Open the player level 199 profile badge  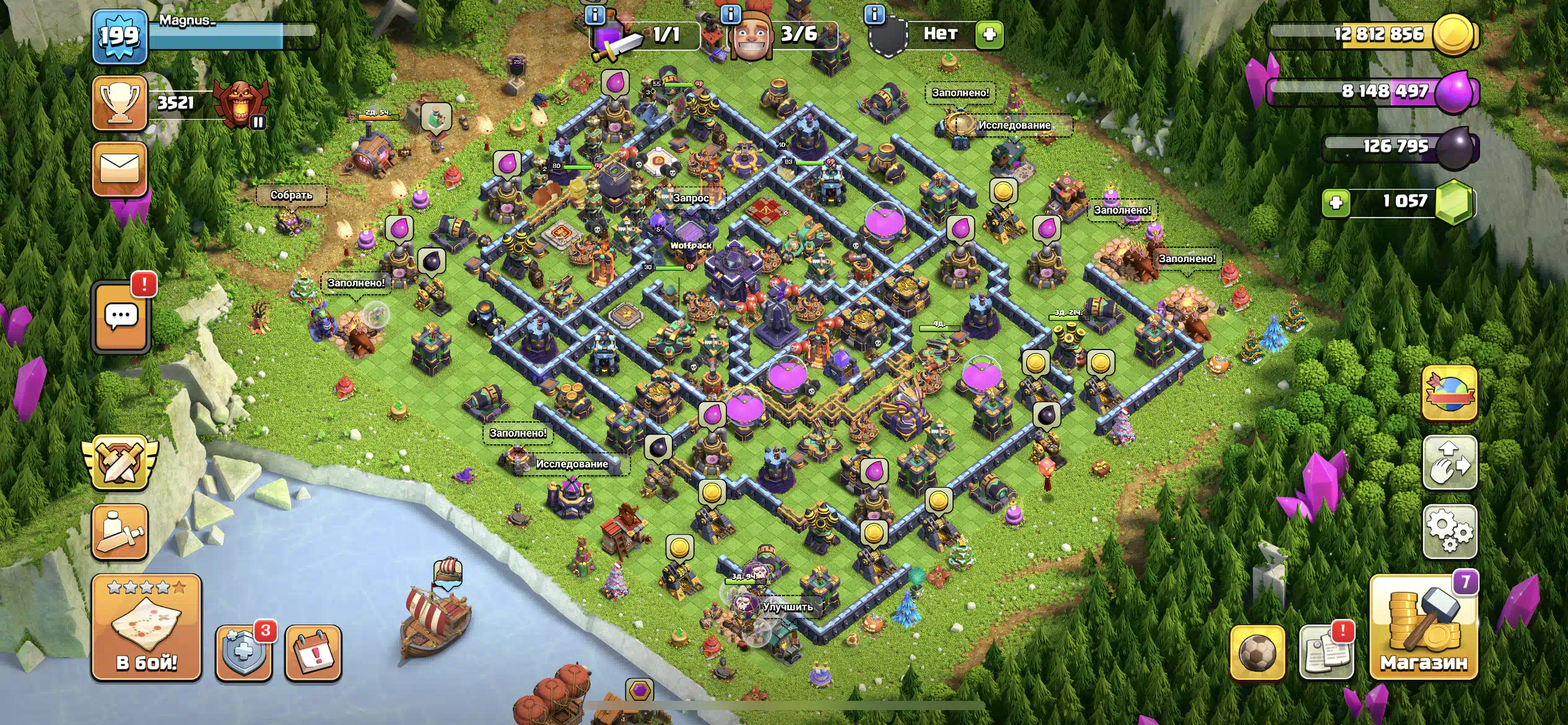coord(120,37)
